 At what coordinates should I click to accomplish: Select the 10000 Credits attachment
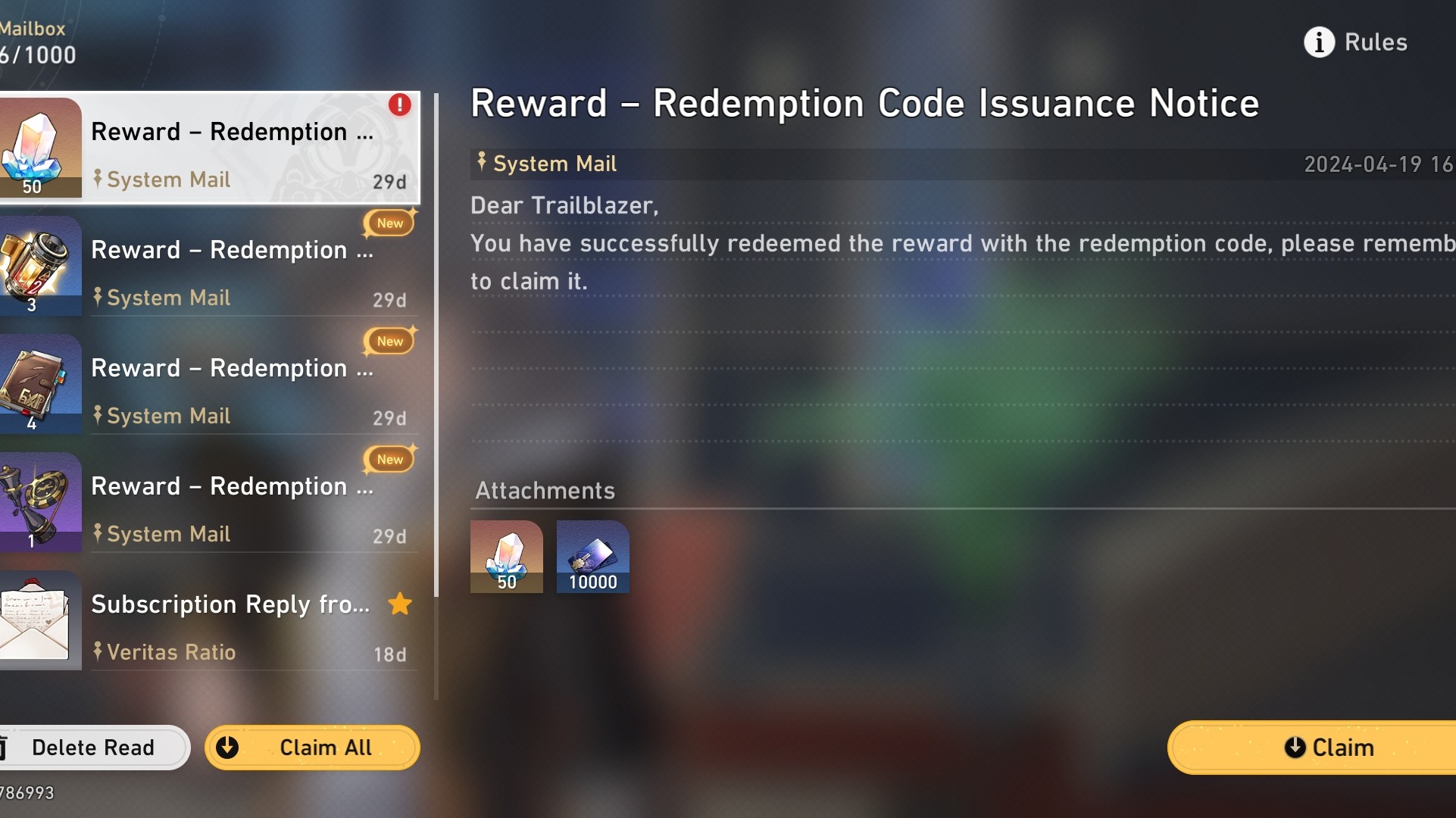[x=592, y=557]
